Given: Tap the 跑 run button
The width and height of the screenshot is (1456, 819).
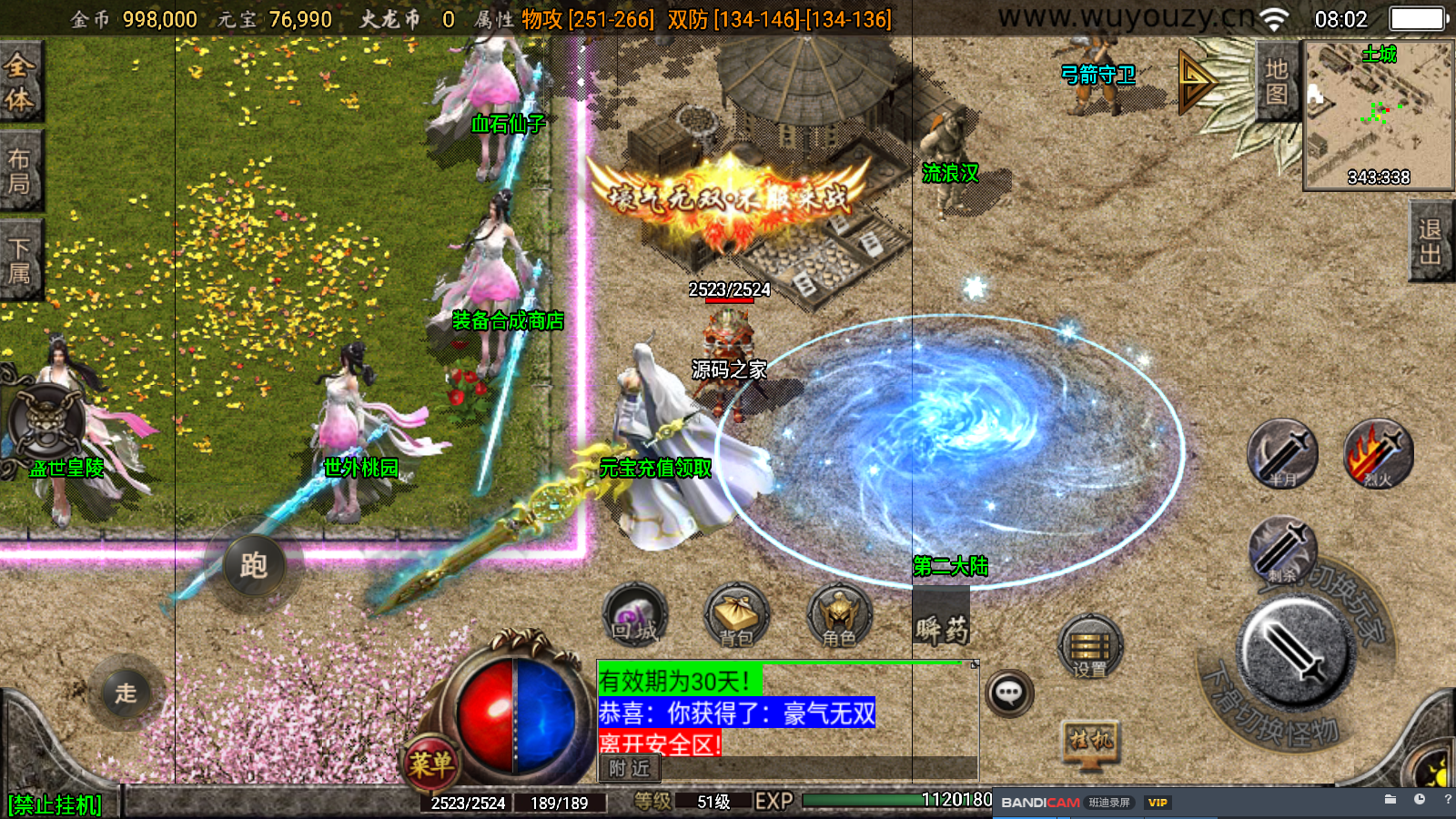Looking at the screenshot, I should [254, 565].
